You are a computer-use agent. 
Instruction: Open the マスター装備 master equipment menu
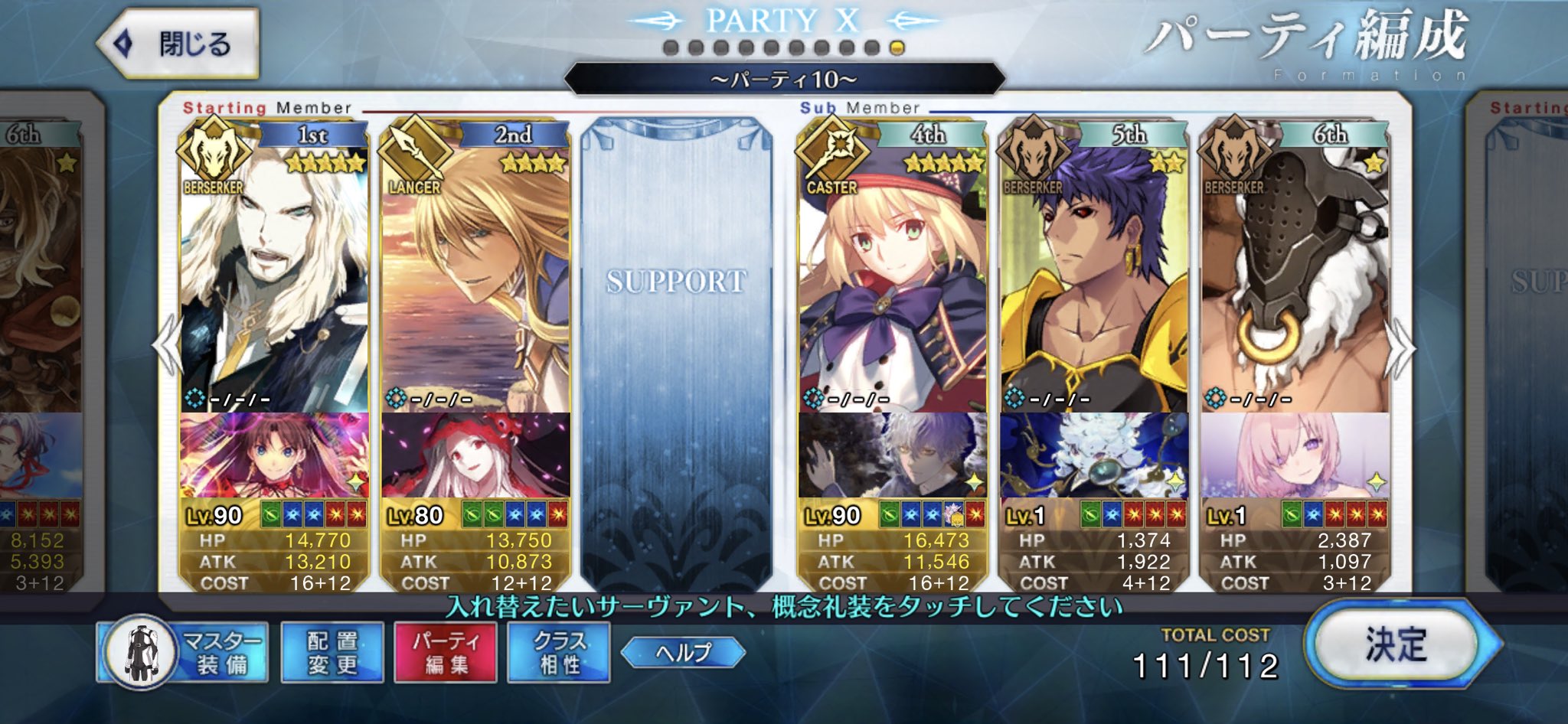tap(184, 653)
